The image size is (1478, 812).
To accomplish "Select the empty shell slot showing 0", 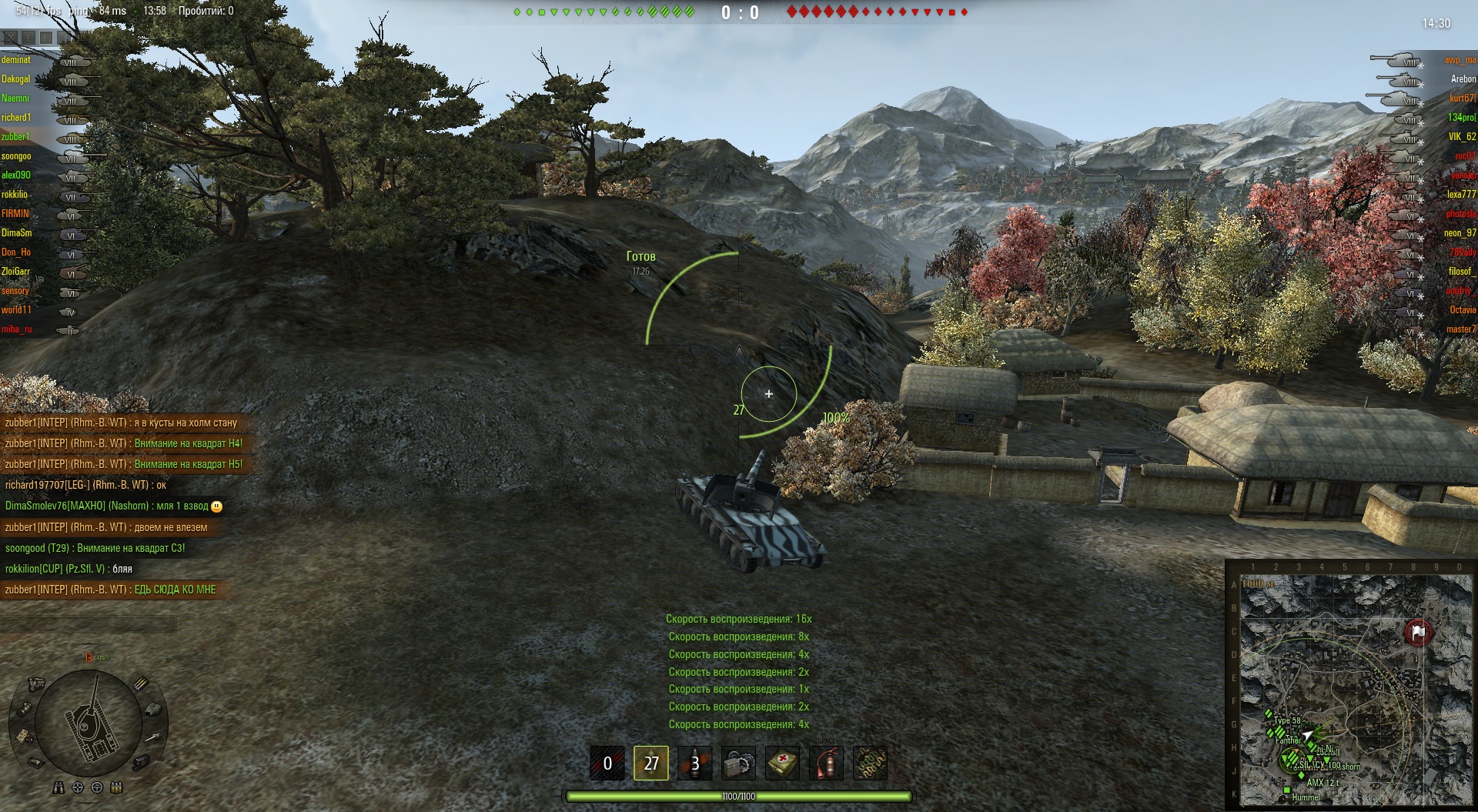I will [x=607, y=763].
